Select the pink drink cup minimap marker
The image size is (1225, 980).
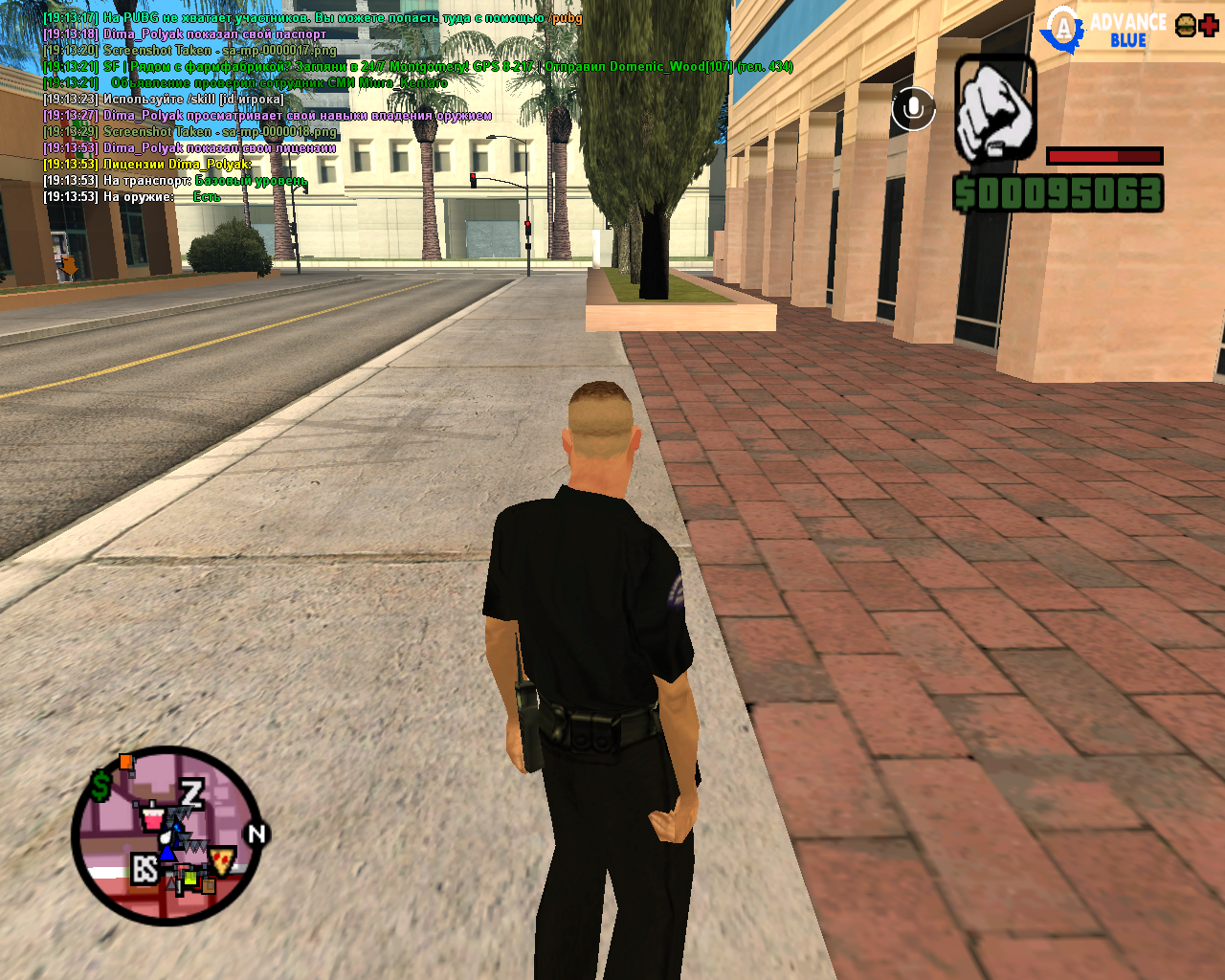pyautogui.click(x=151, y=819)
